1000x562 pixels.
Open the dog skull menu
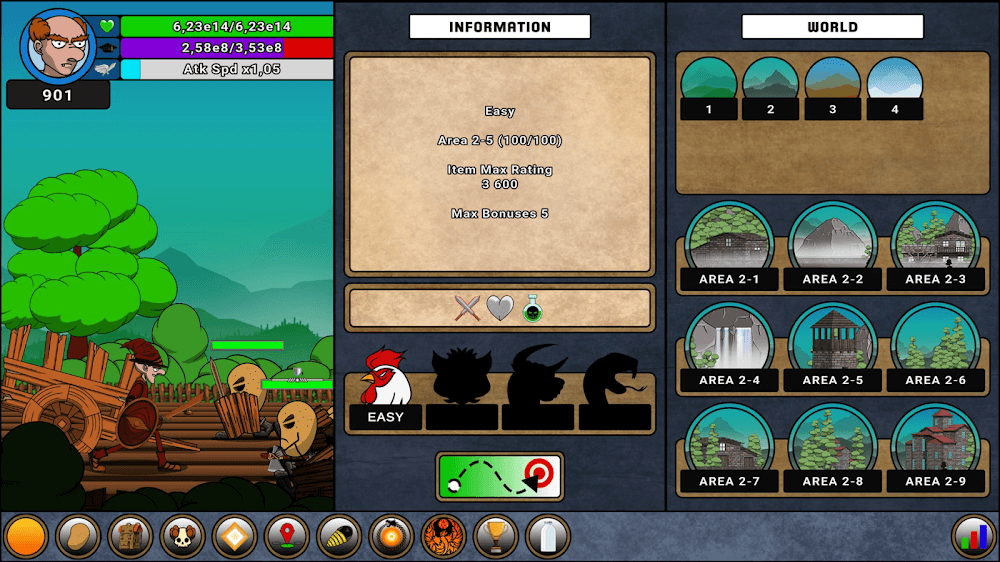click(181, 537)
